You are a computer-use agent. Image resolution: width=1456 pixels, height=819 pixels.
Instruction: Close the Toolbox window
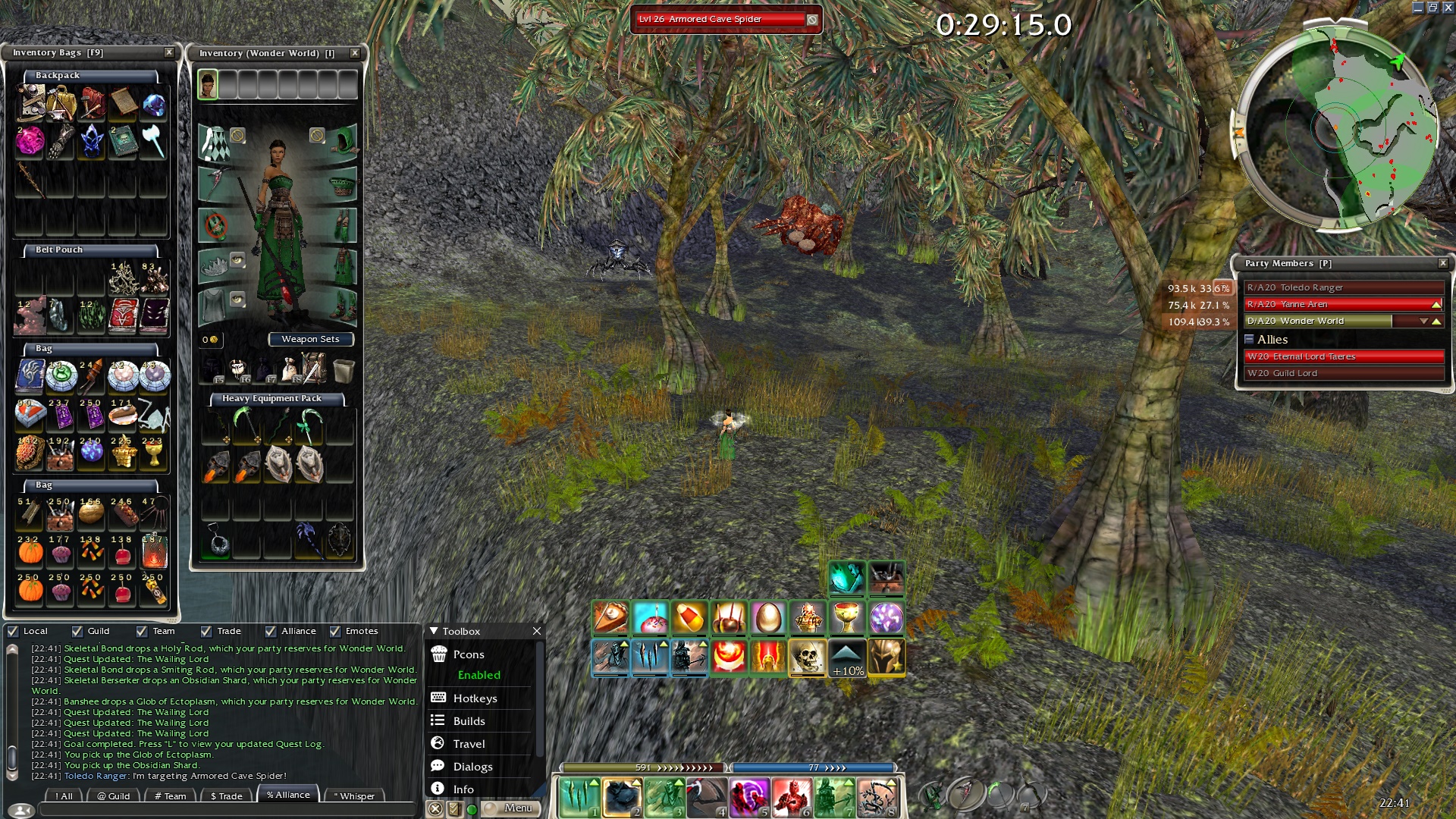click(x=537, y=631)
